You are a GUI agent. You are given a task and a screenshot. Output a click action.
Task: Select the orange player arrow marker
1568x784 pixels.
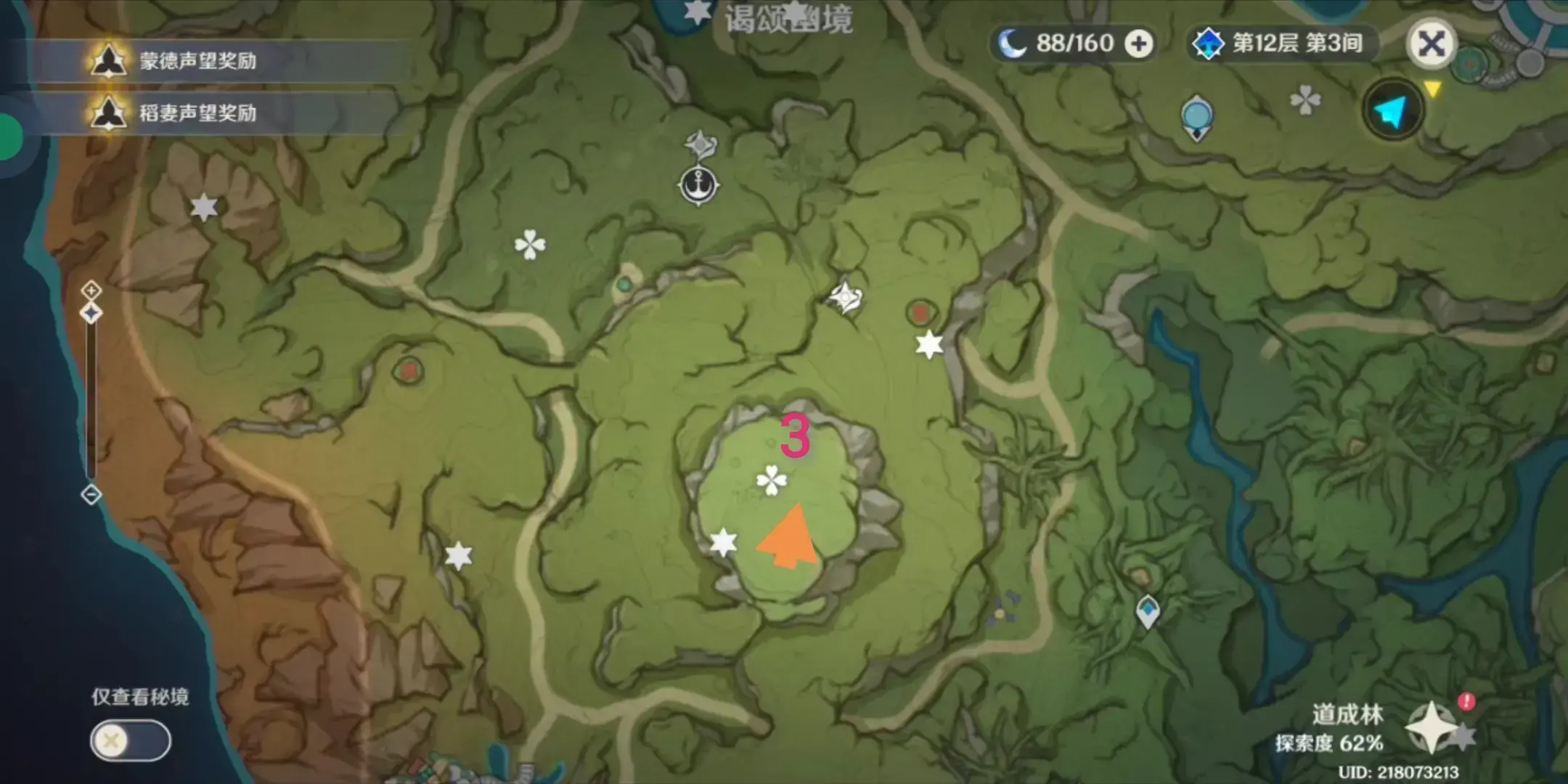point(790,539)
